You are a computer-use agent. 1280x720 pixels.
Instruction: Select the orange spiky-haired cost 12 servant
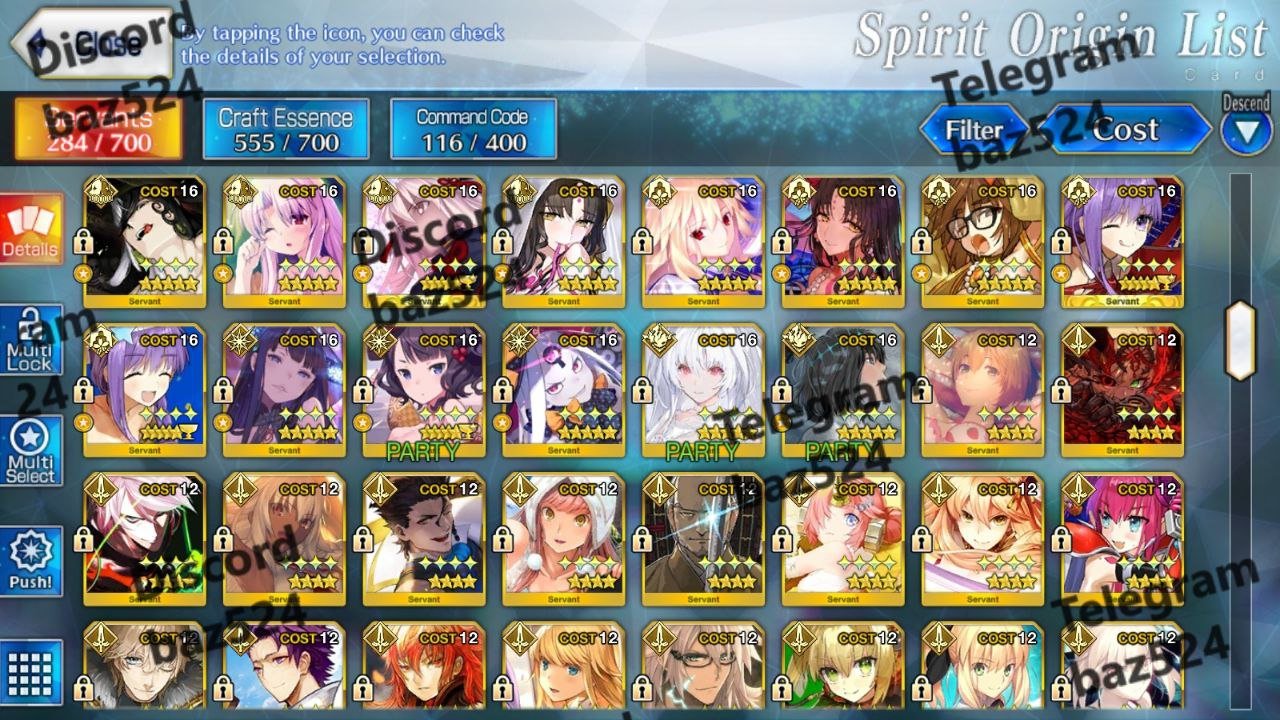click(x=423, y=668)
